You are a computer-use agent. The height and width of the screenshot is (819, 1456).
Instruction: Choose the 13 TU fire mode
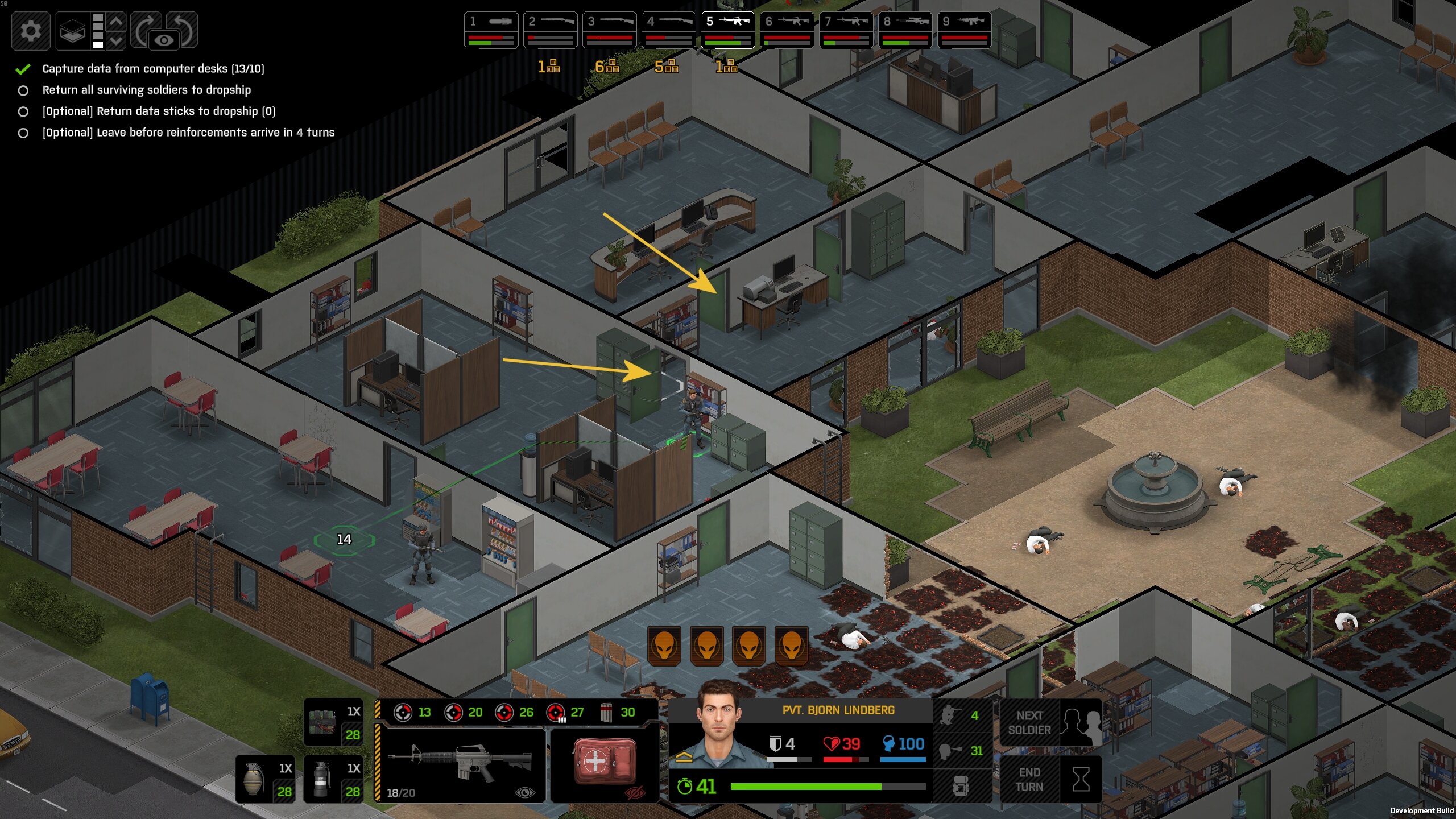click(x=413, y=712)
